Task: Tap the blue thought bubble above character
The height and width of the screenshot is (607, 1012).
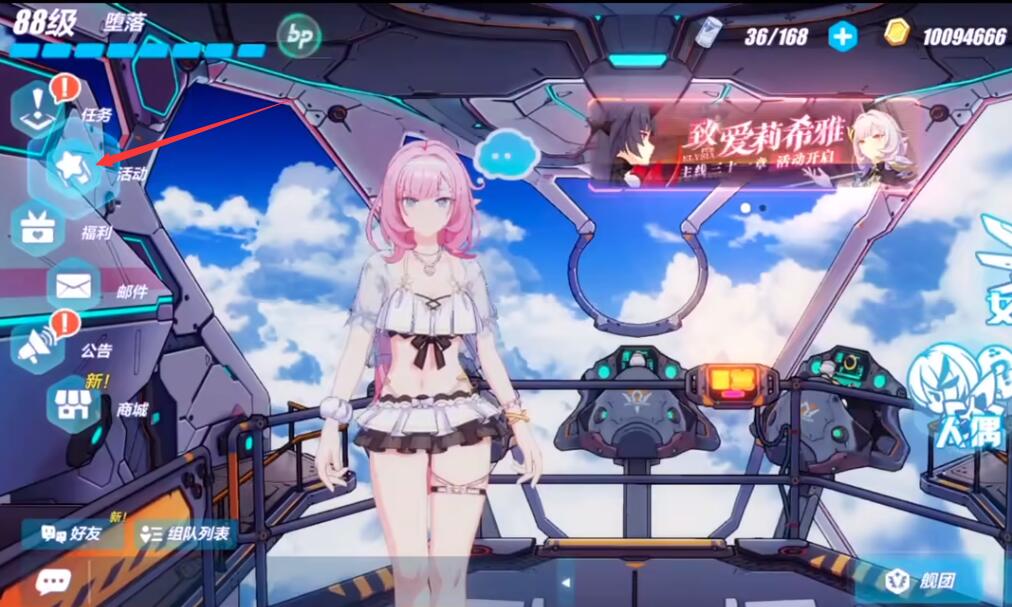Action: pyautogui.click(x=507, y=156)
